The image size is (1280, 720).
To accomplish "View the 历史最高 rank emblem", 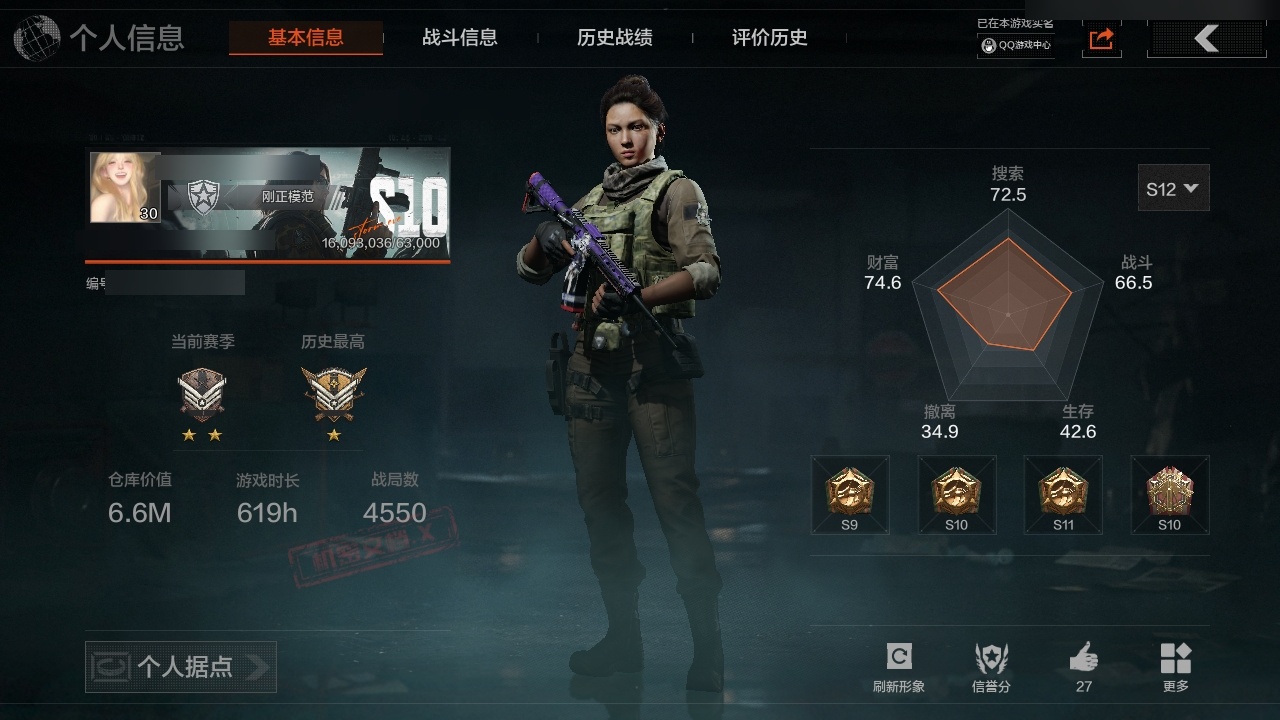I will tap(333, 394).
